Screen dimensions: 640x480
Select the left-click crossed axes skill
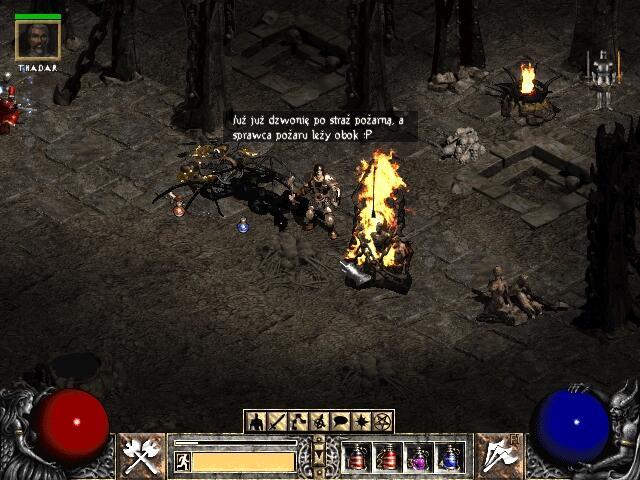point(139,456)
